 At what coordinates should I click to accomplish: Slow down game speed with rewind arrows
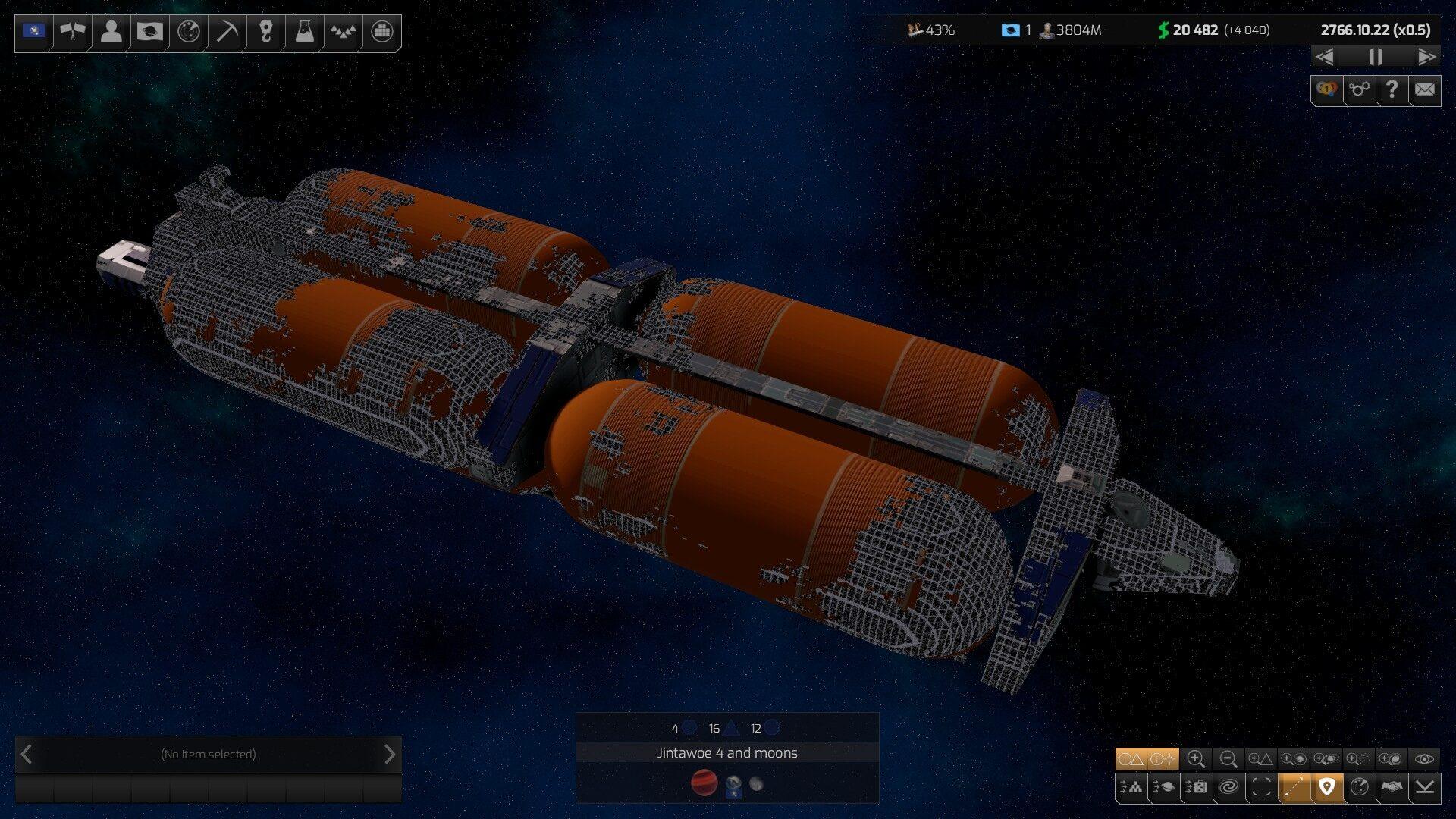pyautogui.click(x=1325, y=57)
